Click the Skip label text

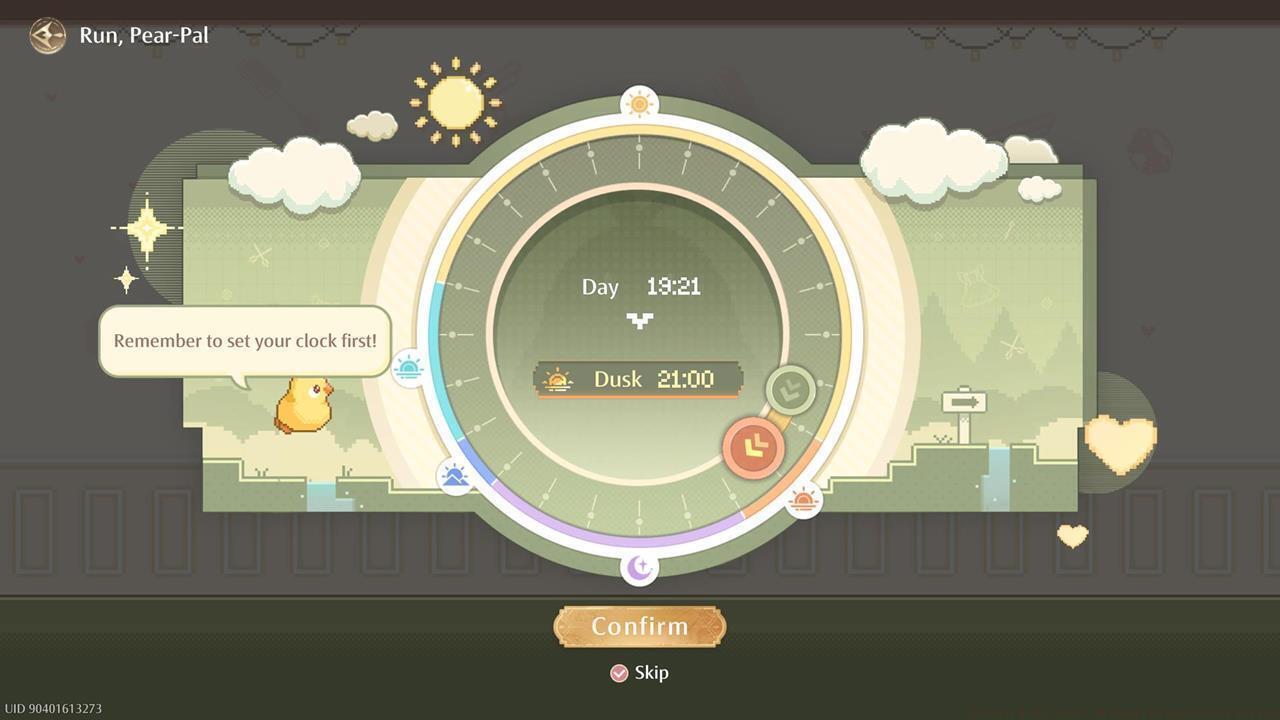point(651,672)
